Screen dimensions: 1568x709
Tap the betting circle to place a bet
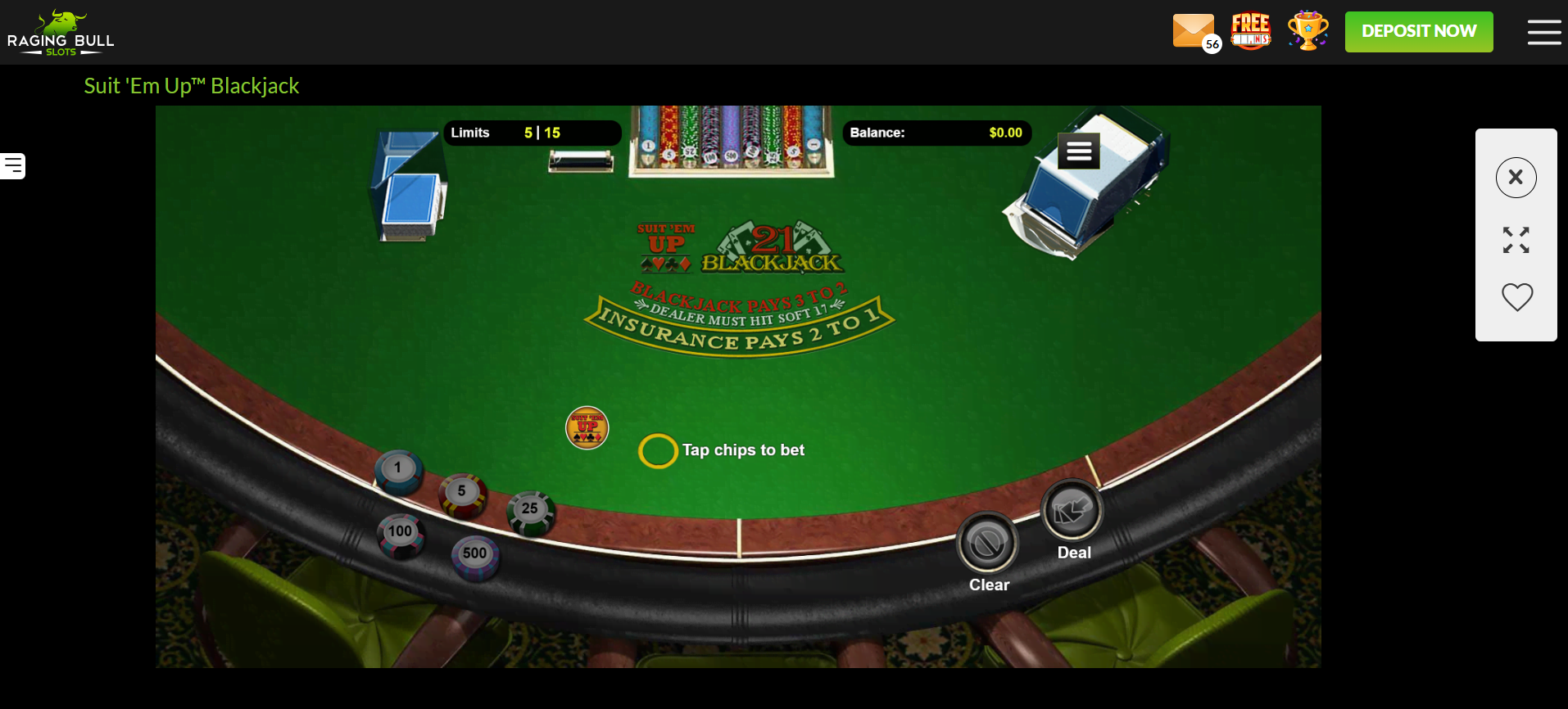[658, 450]
